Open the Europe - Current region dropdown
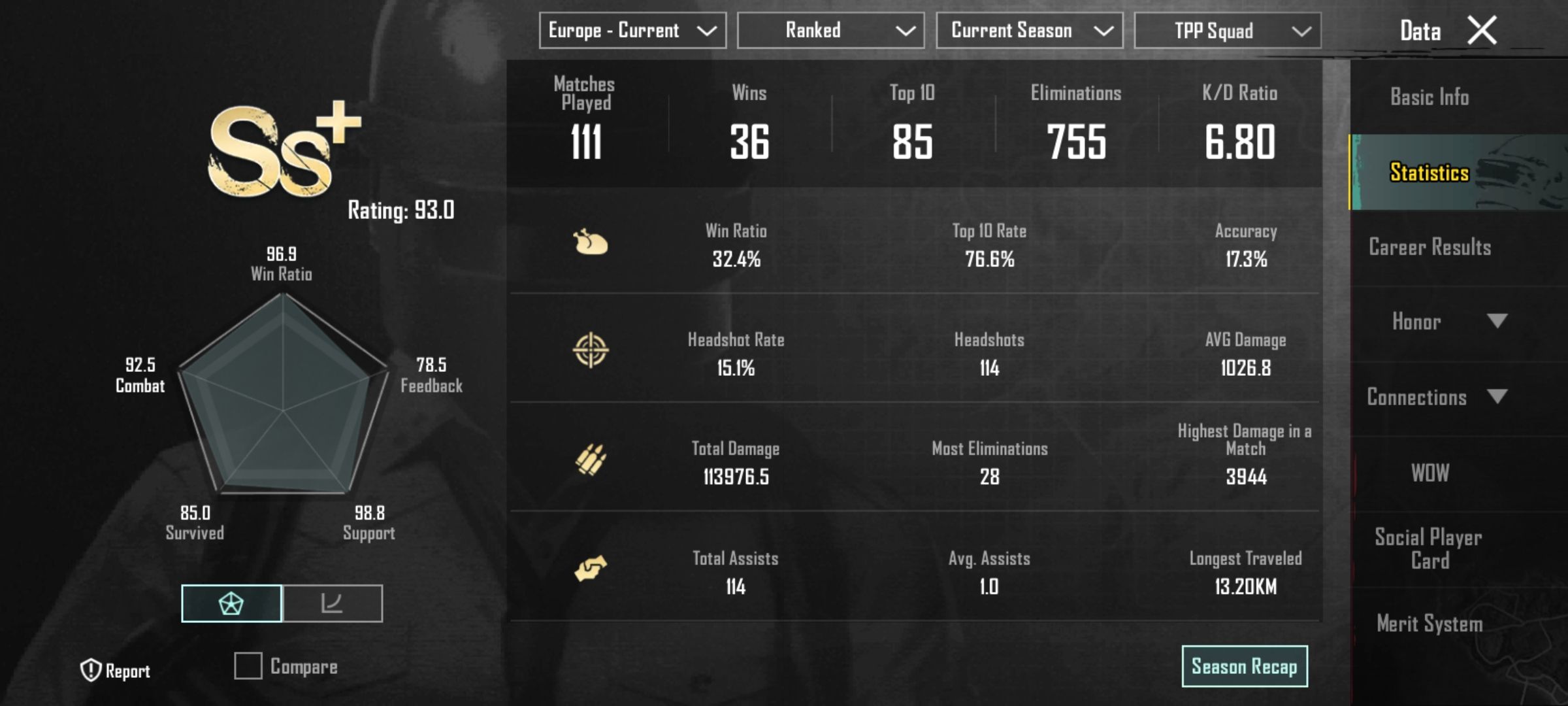The height and width of the screenshot is (706, 1568). point(630,29)
